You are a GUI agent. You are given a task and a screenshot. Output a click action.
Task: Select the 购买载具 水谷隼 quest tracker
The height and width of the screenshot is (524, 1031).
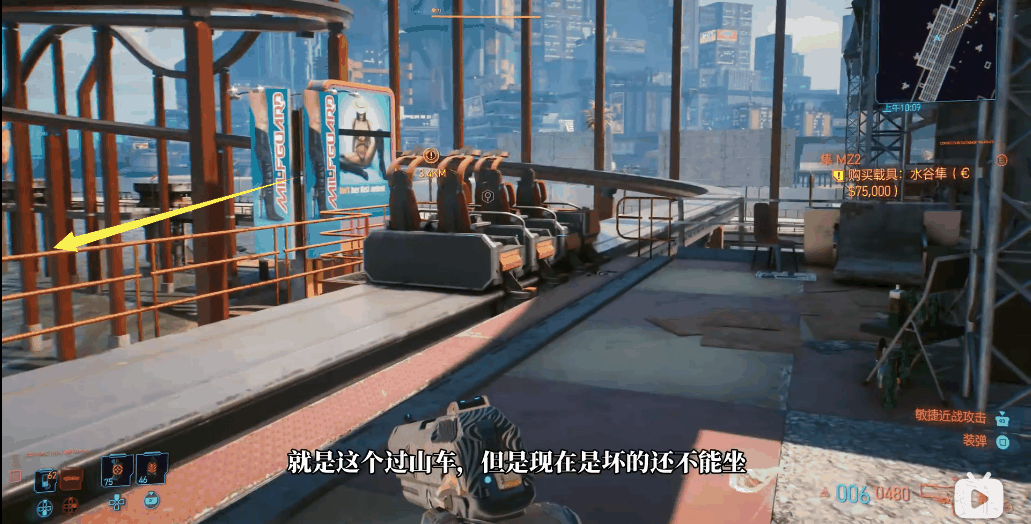907,180
